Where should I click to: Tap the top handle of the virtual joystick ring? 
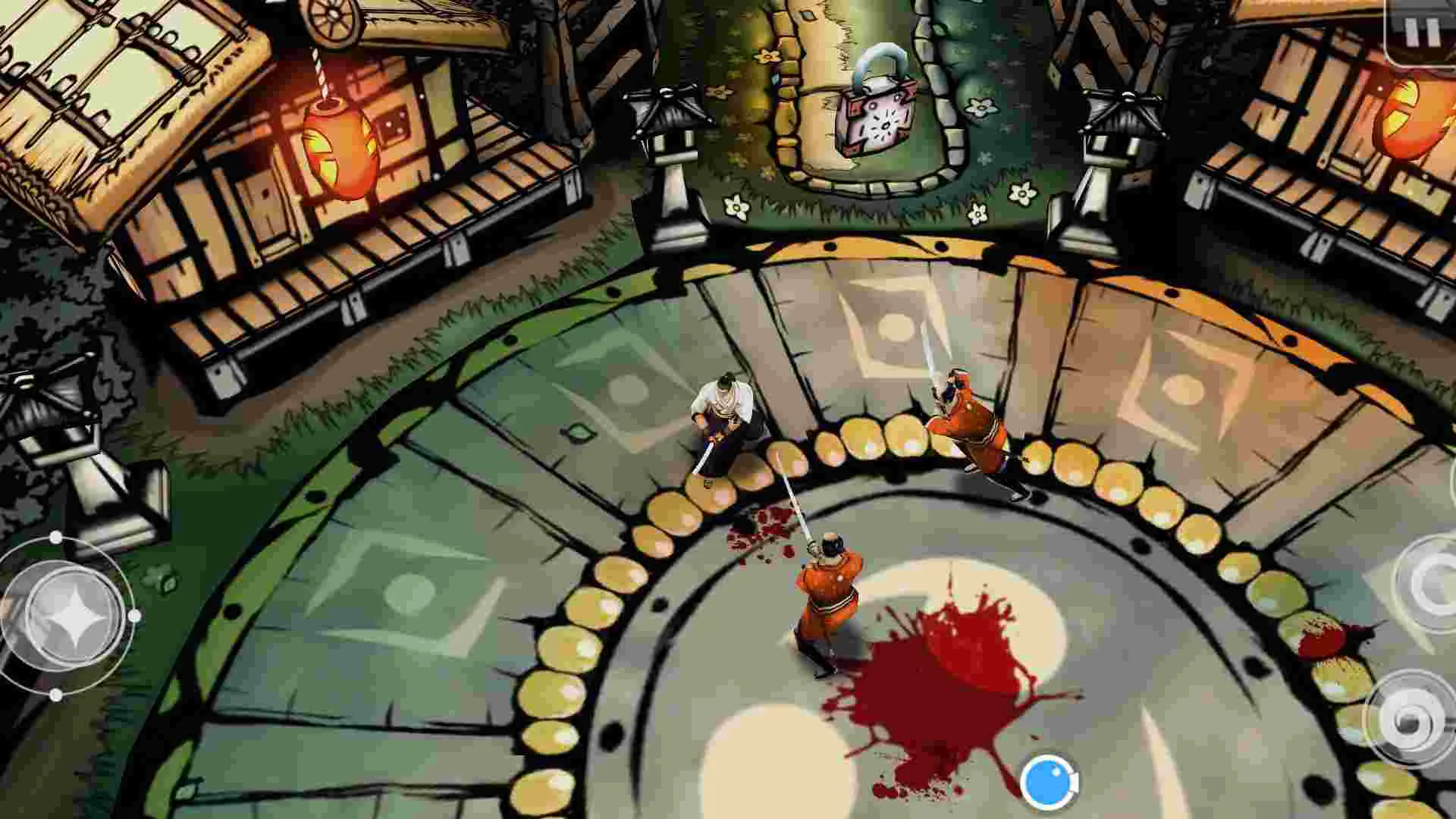coord(55,538)
